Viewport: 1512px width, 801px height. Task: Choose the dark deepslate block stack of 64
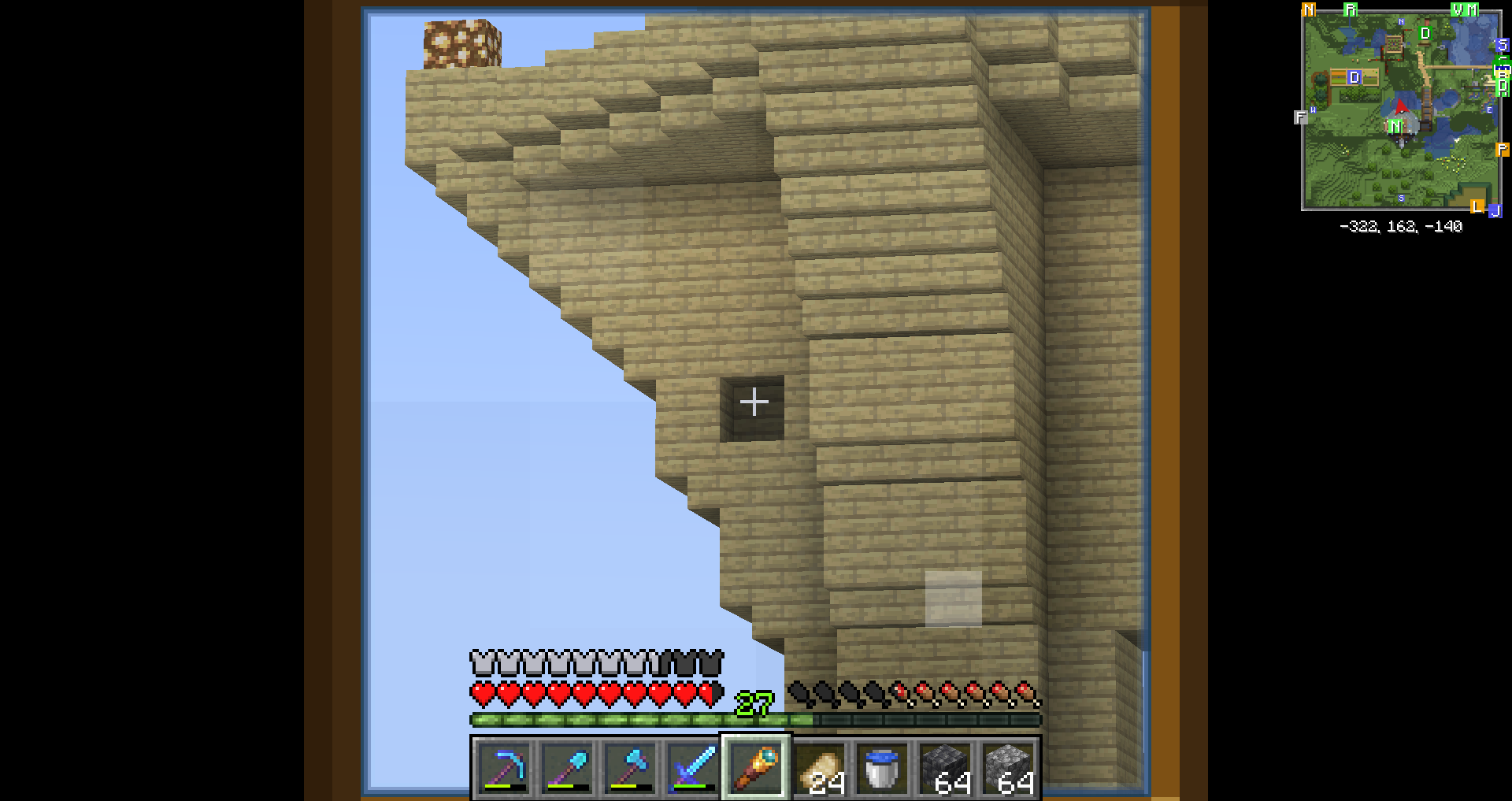(945, 768)
